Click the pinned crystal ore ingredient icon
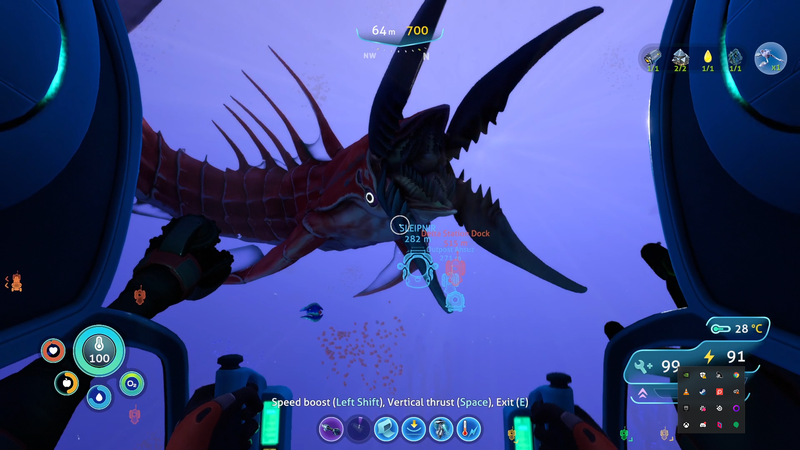The width and height of the screenshot is (800, 450). tap(680, 58)
